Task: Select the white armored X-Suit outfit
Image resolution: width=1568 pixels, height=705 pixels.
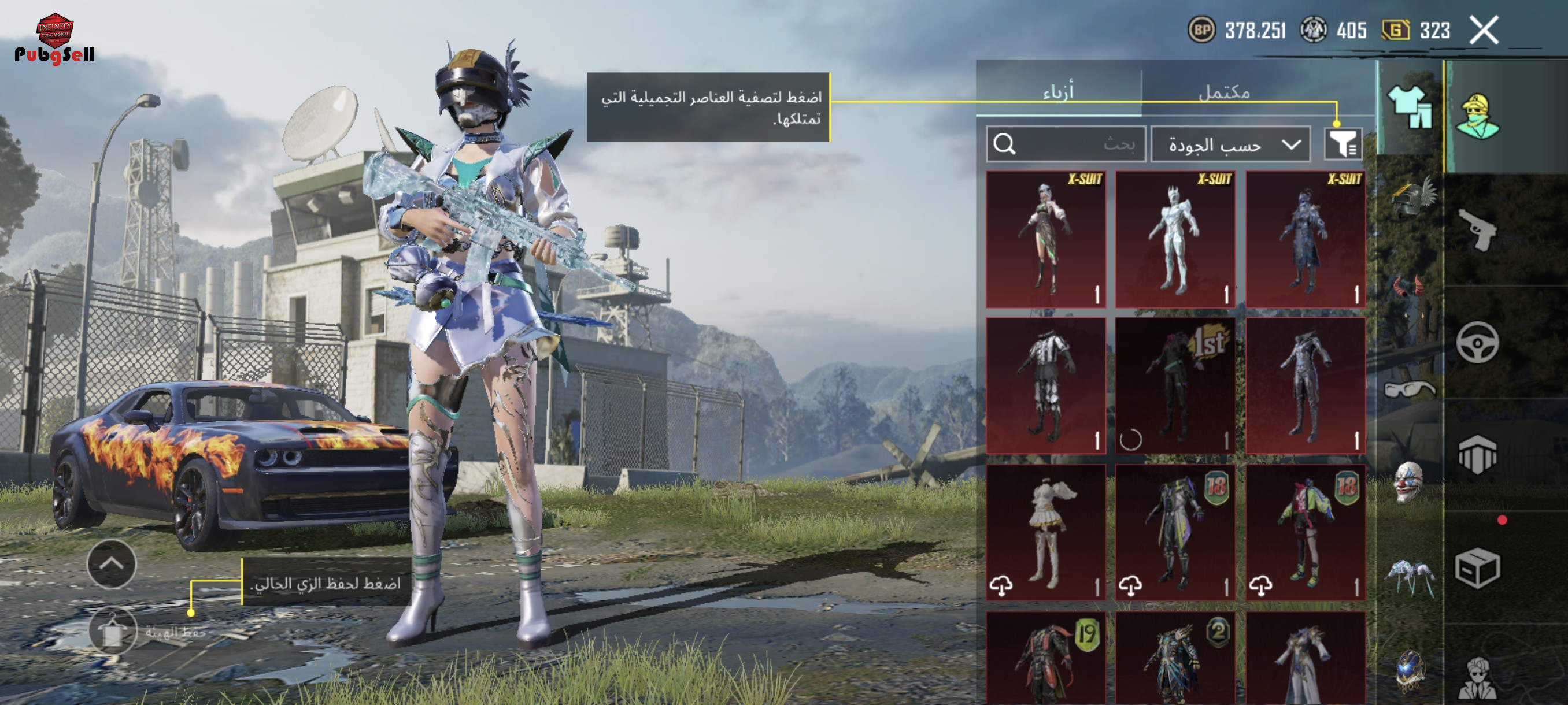Action: coord(1175,239)
